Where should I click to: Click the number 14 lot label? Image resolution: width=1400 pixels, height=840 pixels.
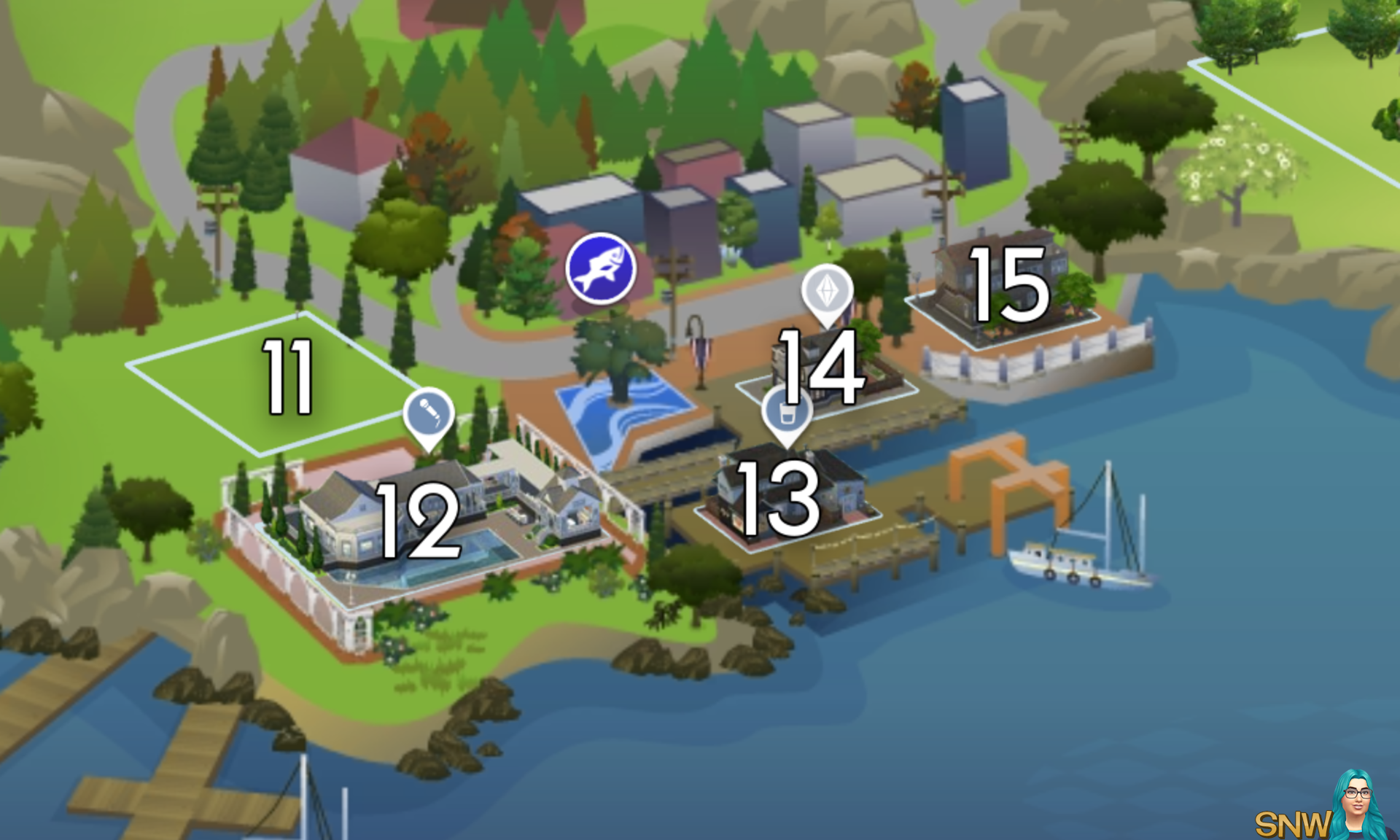(820, 368)
